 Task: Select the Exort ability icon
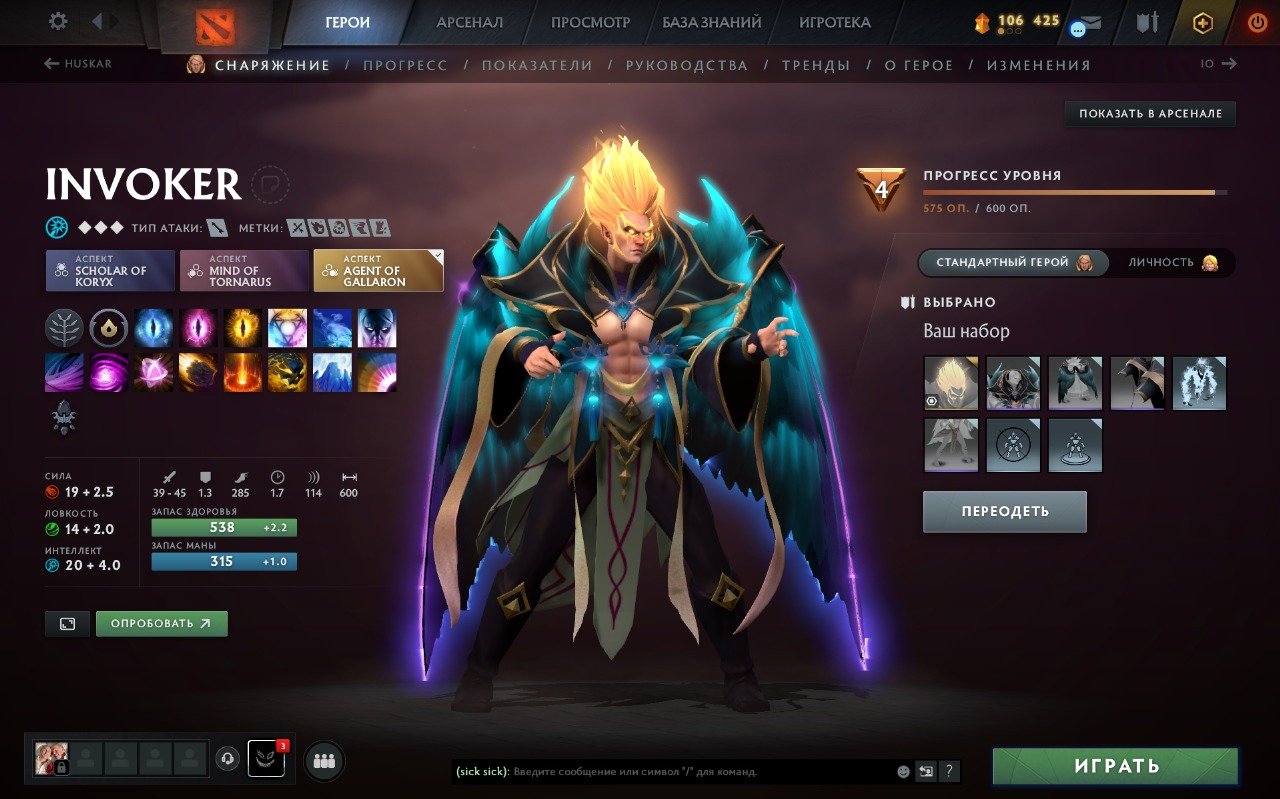tap(241, 327)
